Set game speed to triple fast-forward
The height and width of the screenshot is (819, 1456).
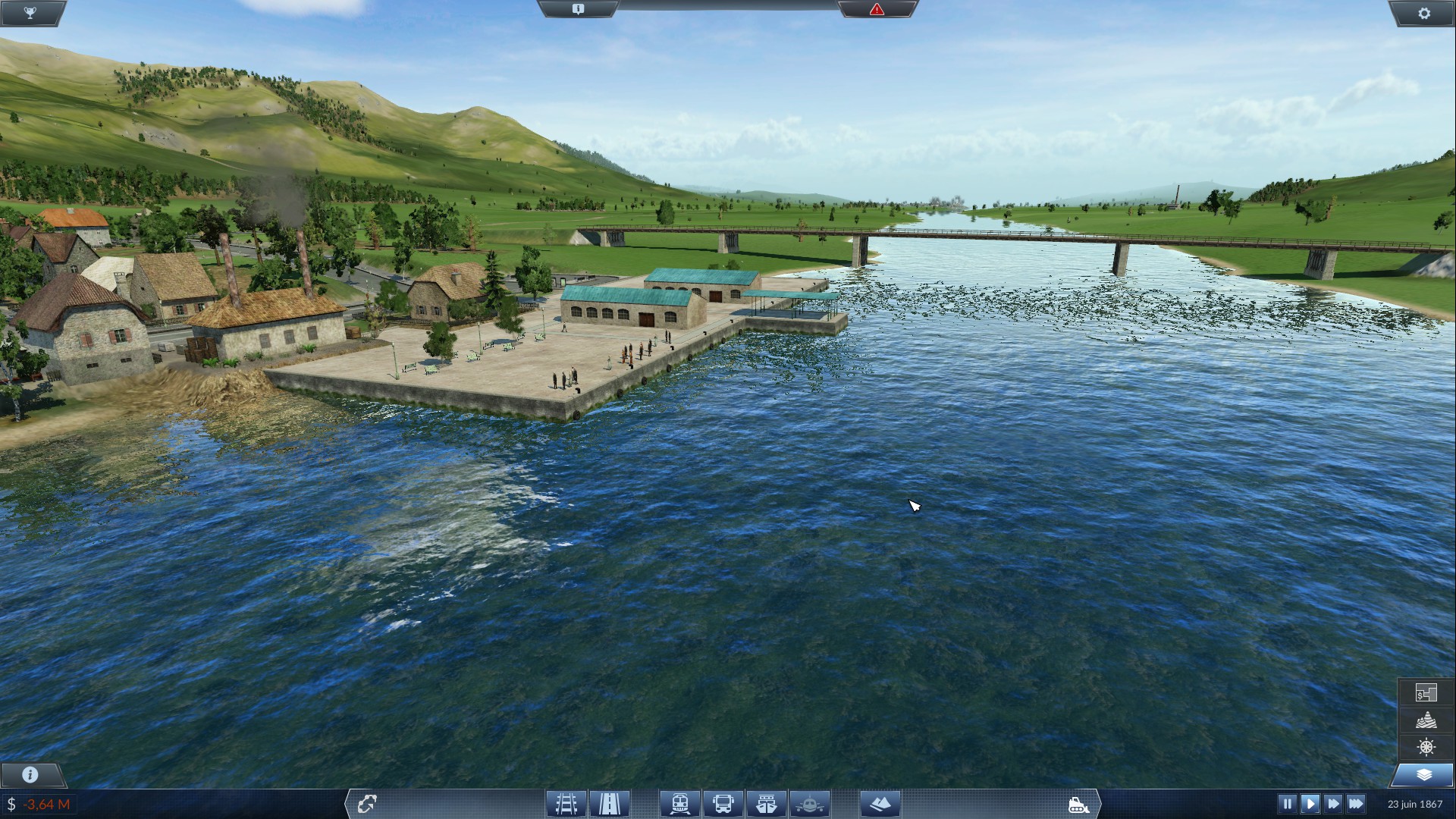1356,803
